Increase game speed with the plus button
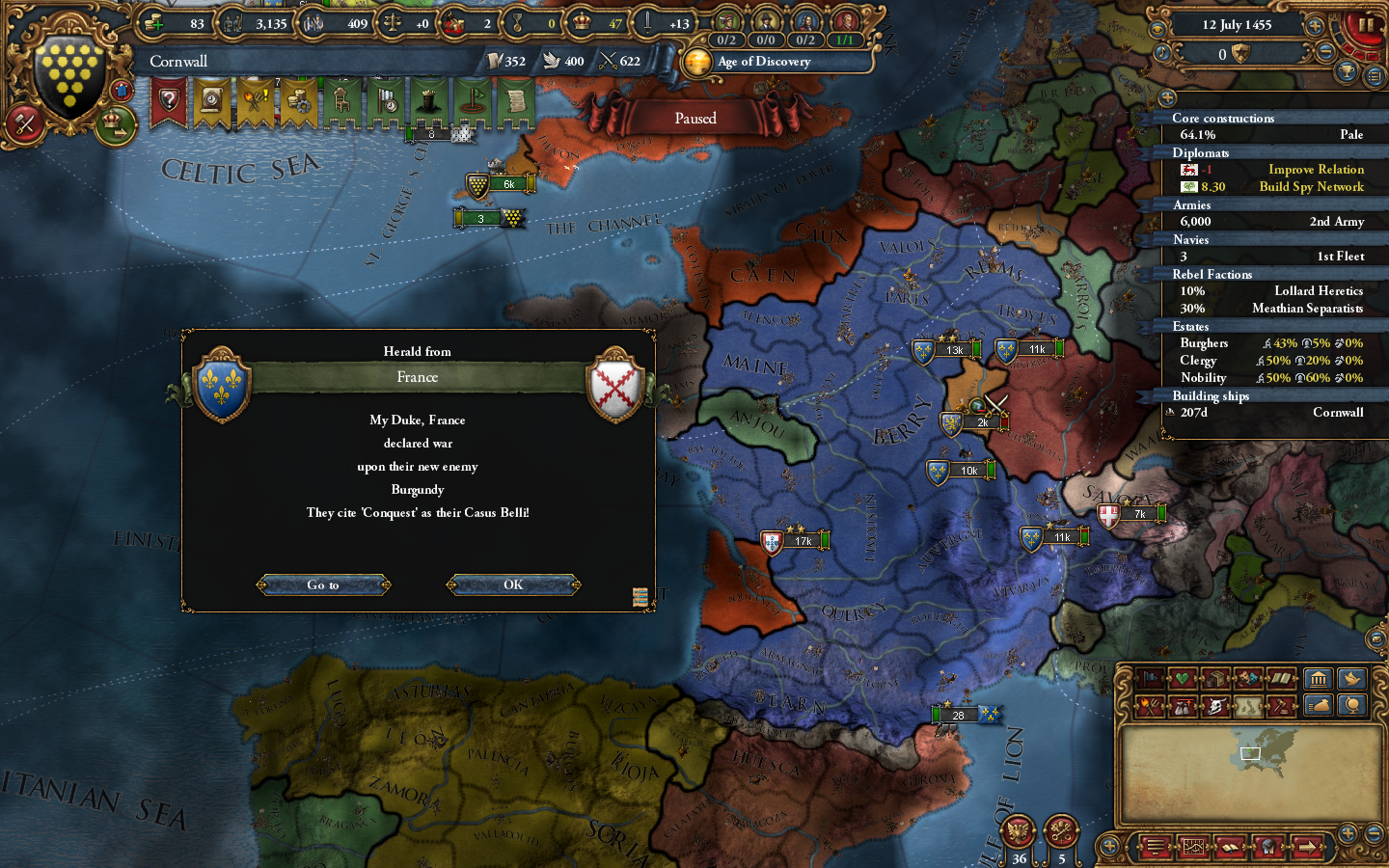 click(x=1315, y=26)
